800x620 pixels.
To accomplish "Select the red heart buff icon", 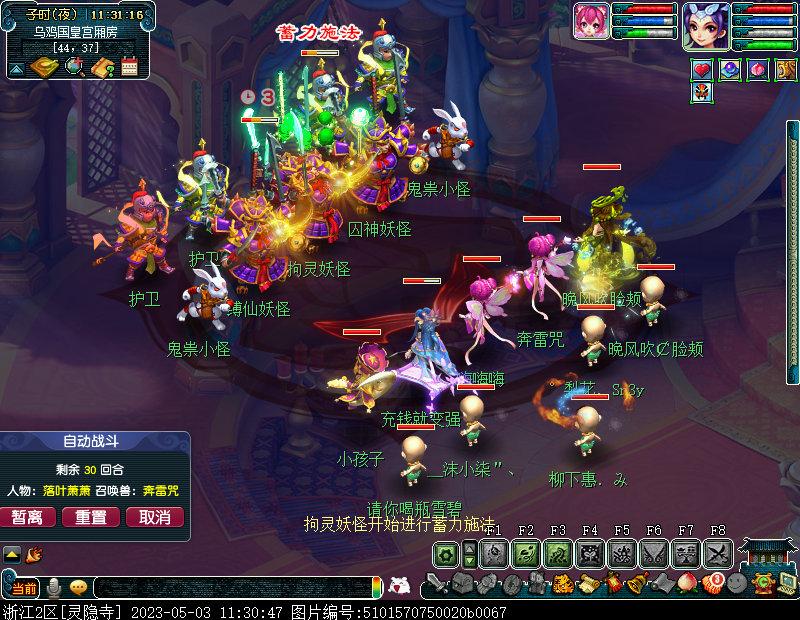I will pyautogui.click(x=702, y=69).
